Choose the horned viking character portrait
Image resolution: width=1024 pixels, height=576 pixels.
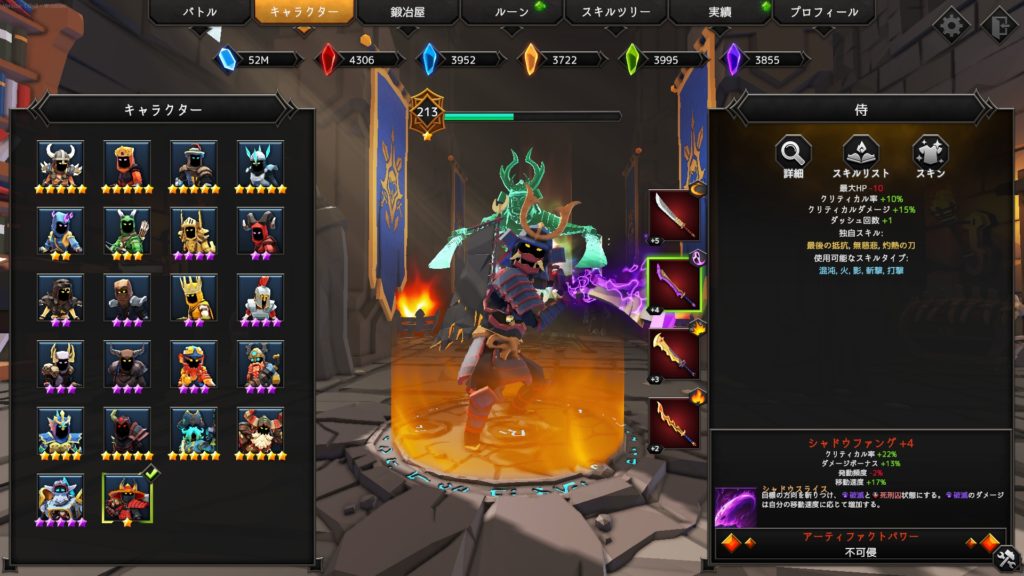pos(61,162)
